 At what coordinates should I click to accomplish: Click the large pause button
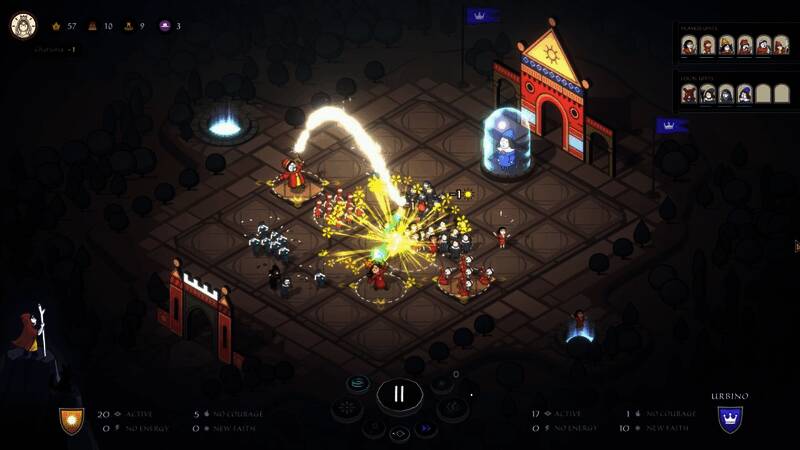(x=399, y=394)
